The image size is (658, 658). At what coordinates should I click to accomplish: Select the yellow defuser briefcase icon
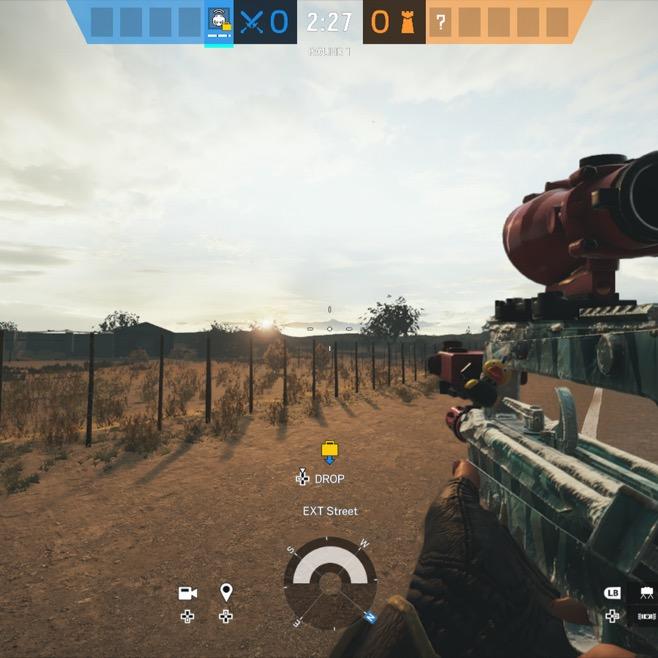(329, 451)
